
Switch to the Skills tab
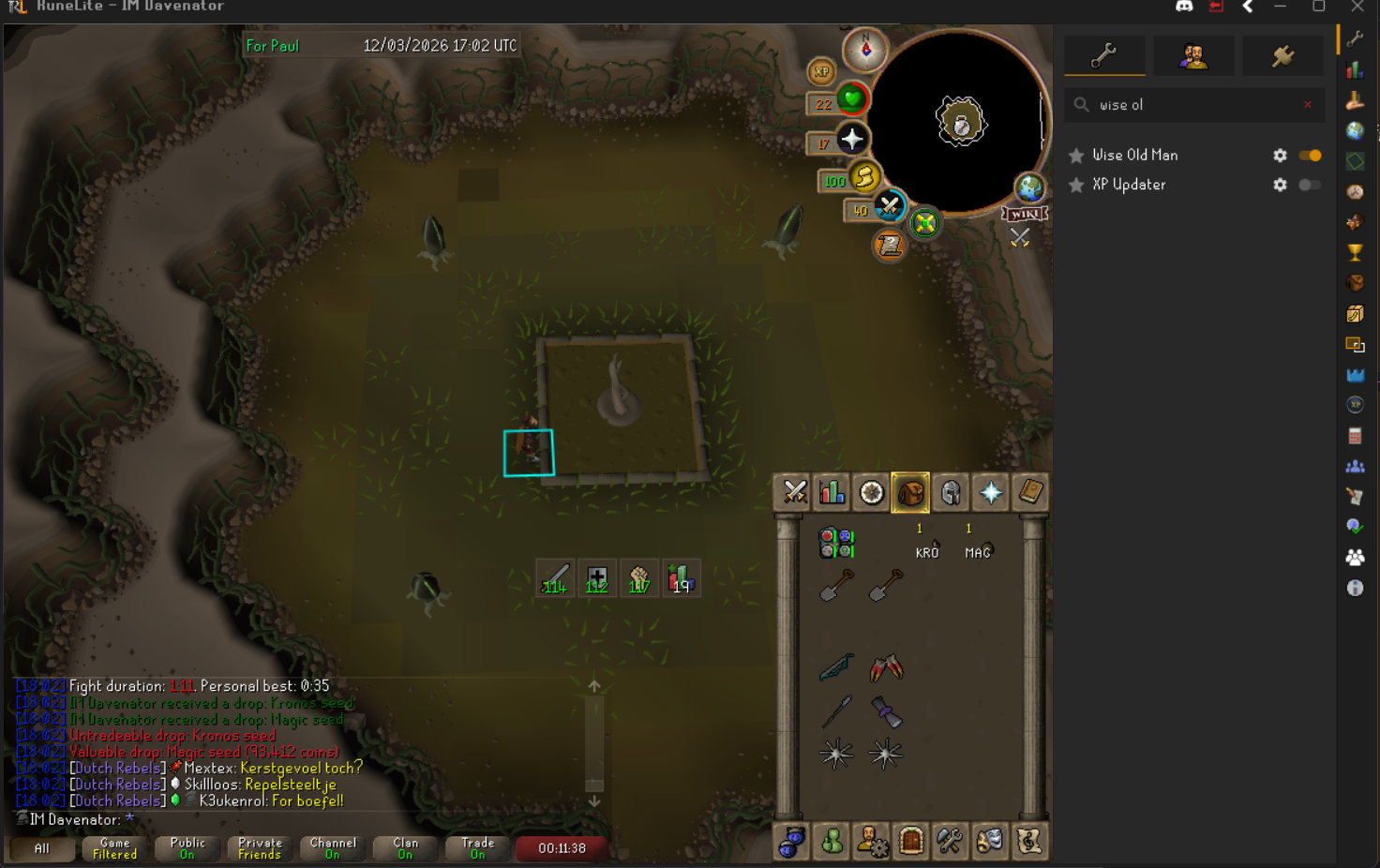tap(832, 492)
